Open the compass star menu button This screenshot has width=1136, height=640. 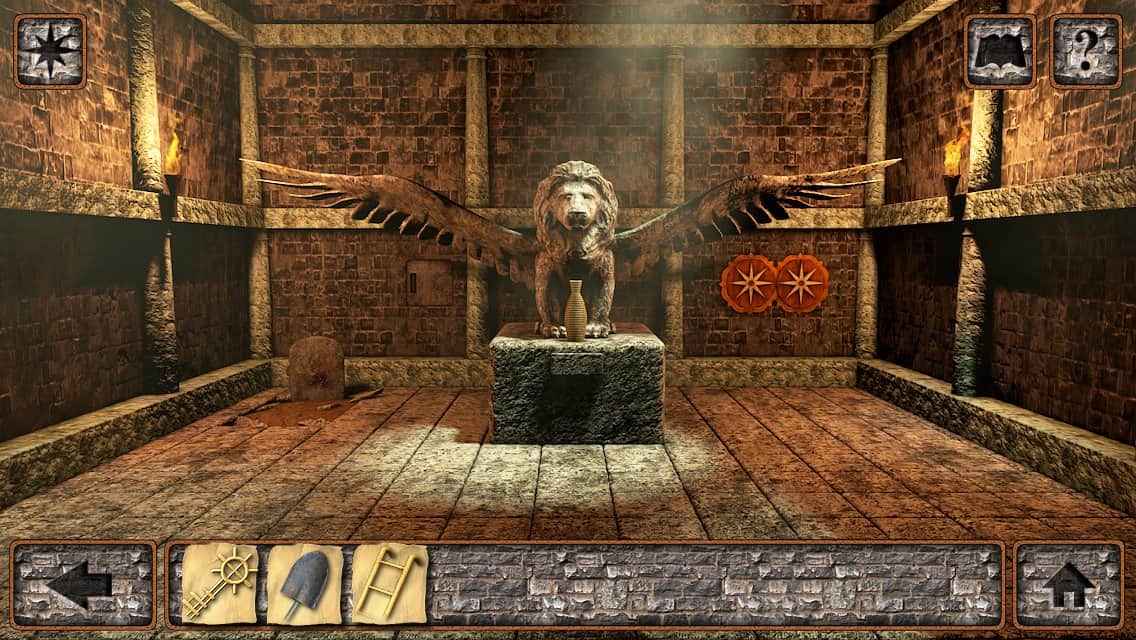point(49,51)
